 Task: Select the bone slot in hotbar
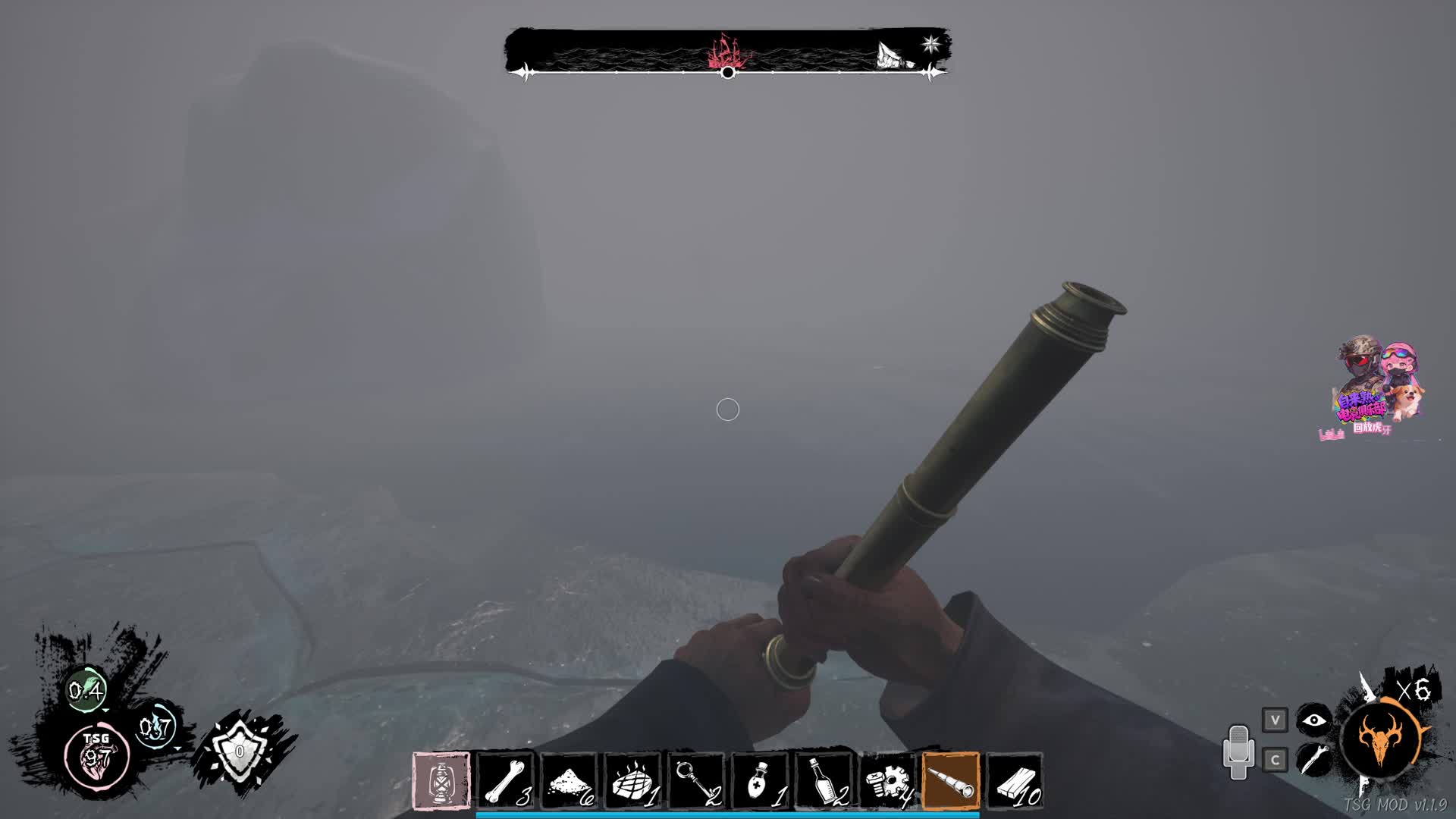(x=505, y=781)
